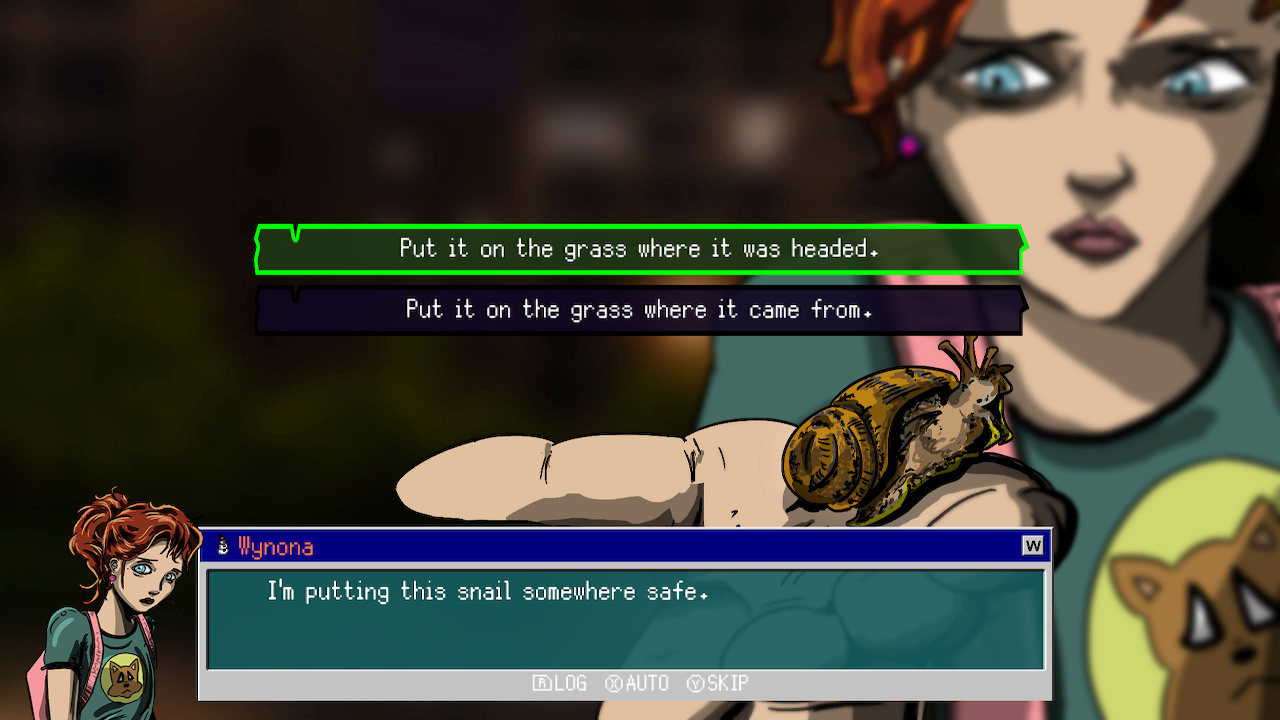1280x720 pixels.
Task: Click the Y button icon next to SKIP
Action: (x=697, y=683)
